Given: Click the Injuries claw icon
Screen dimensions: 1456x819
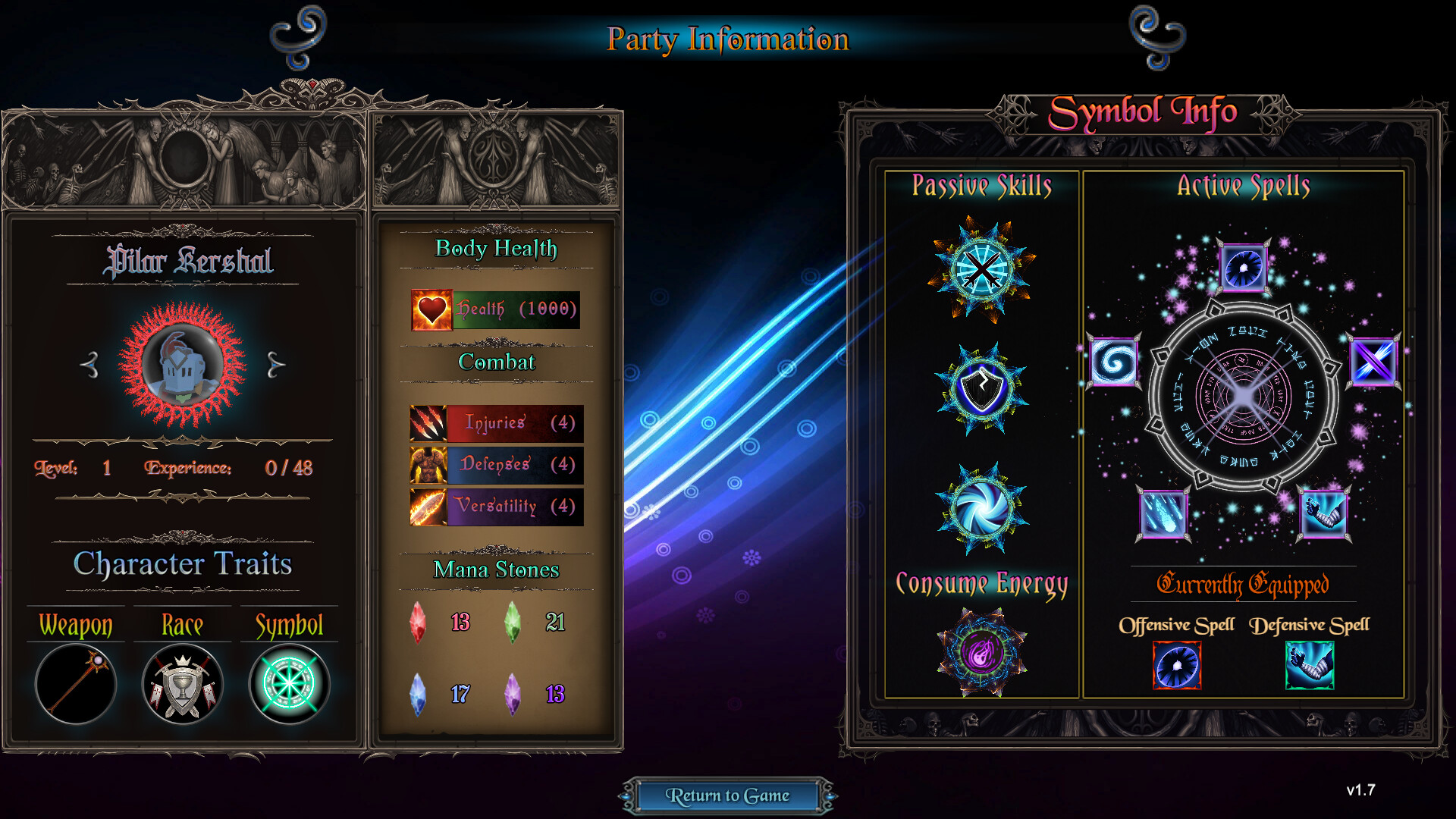Looking at the screenshot, I should tap(428, 425).
